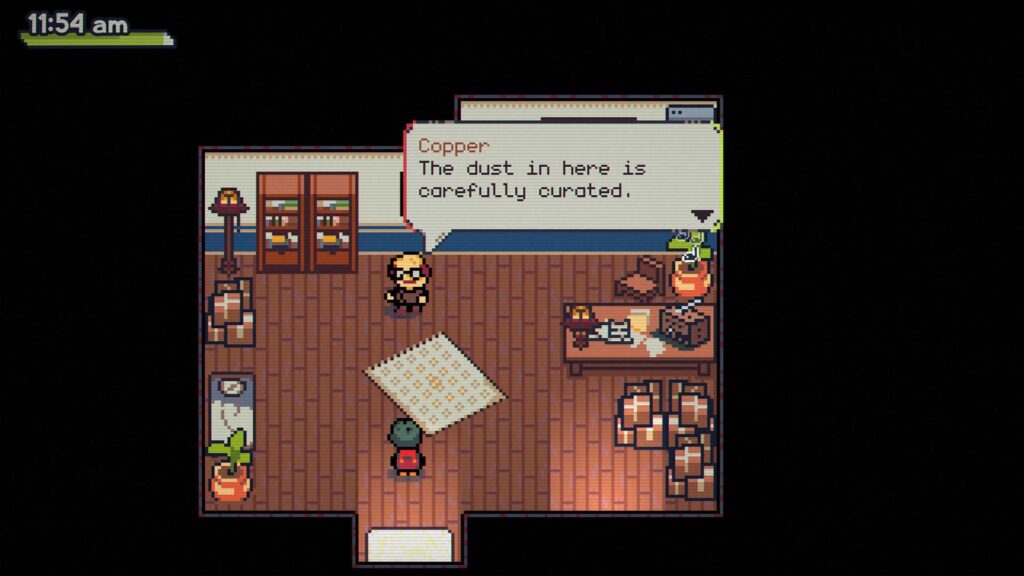
Task: Advance Copper's dialogue with the down arrow
Action: (703, 215)
